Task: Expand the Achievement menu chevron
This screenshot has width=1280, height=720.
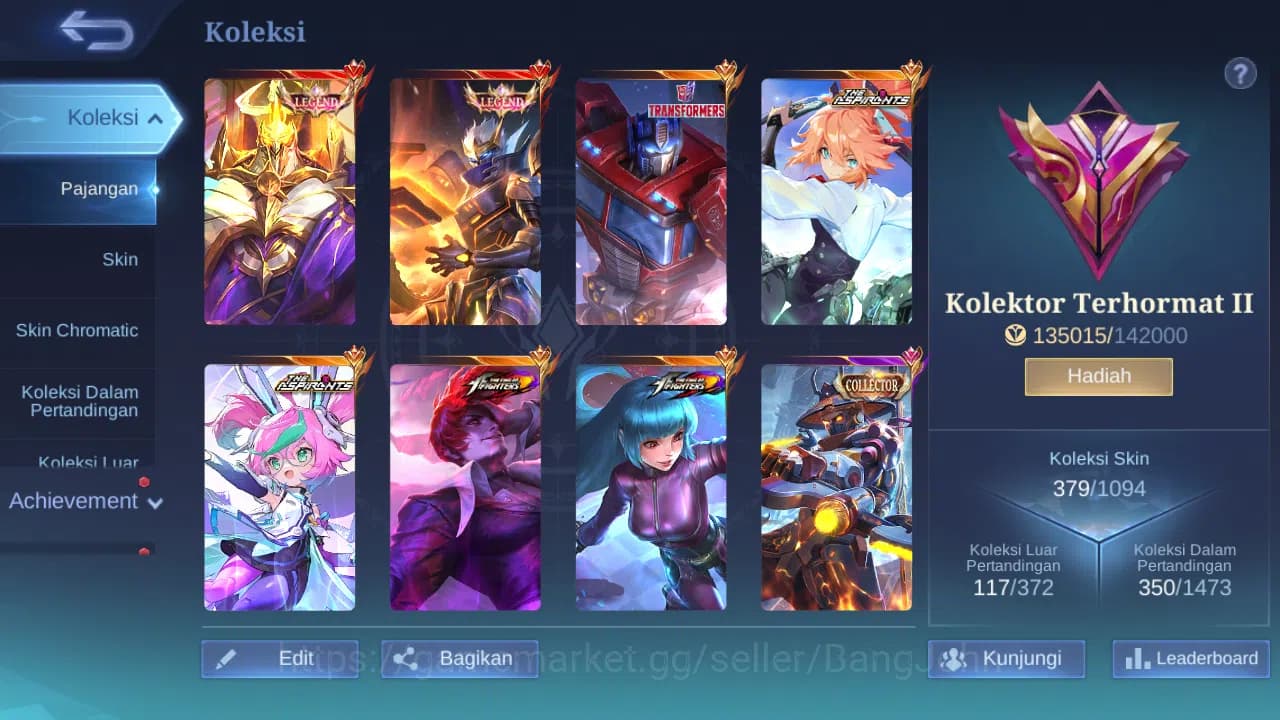Action: click(x=155, y=503)
